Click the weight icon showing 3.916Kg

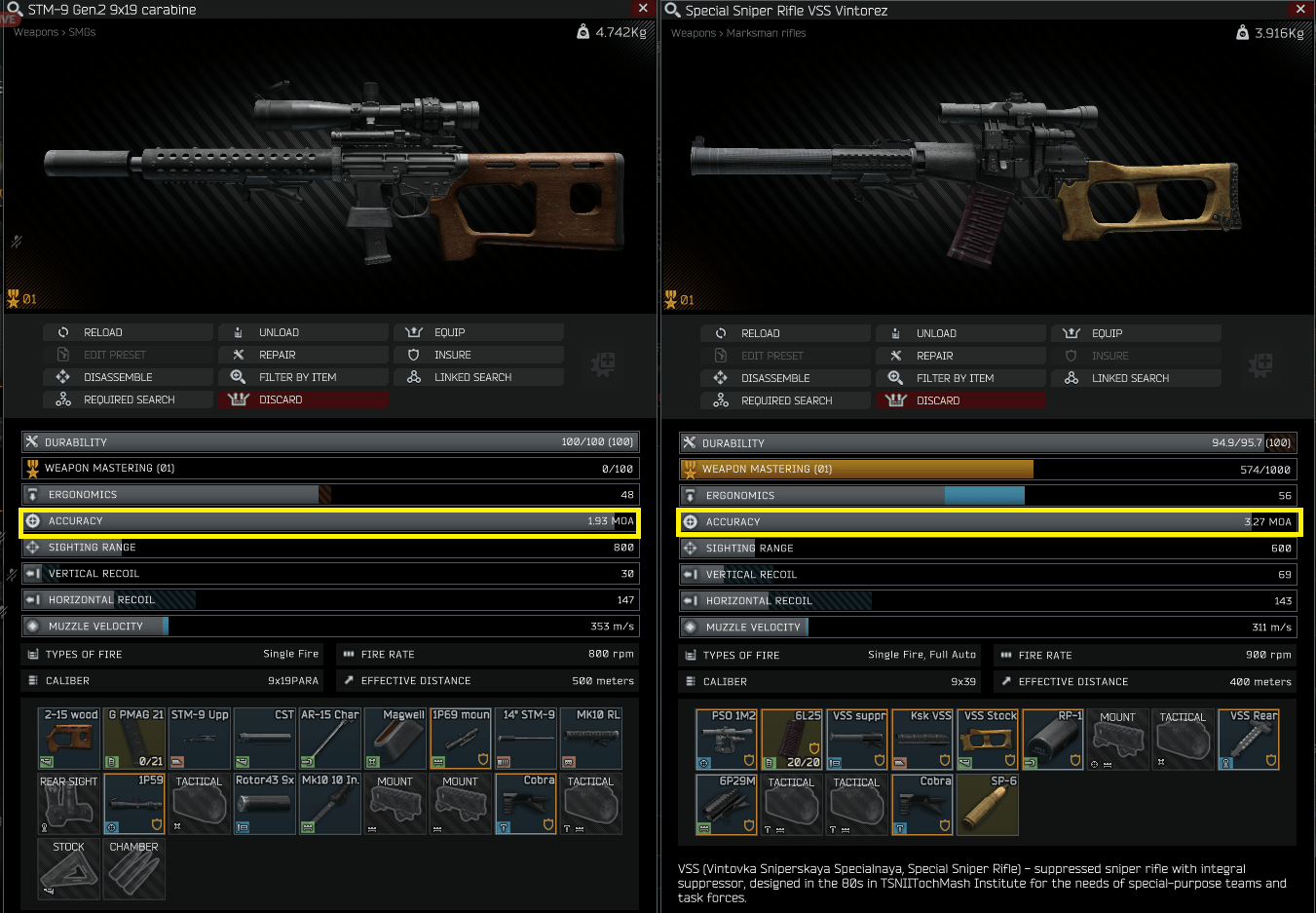pos(1243,32)
